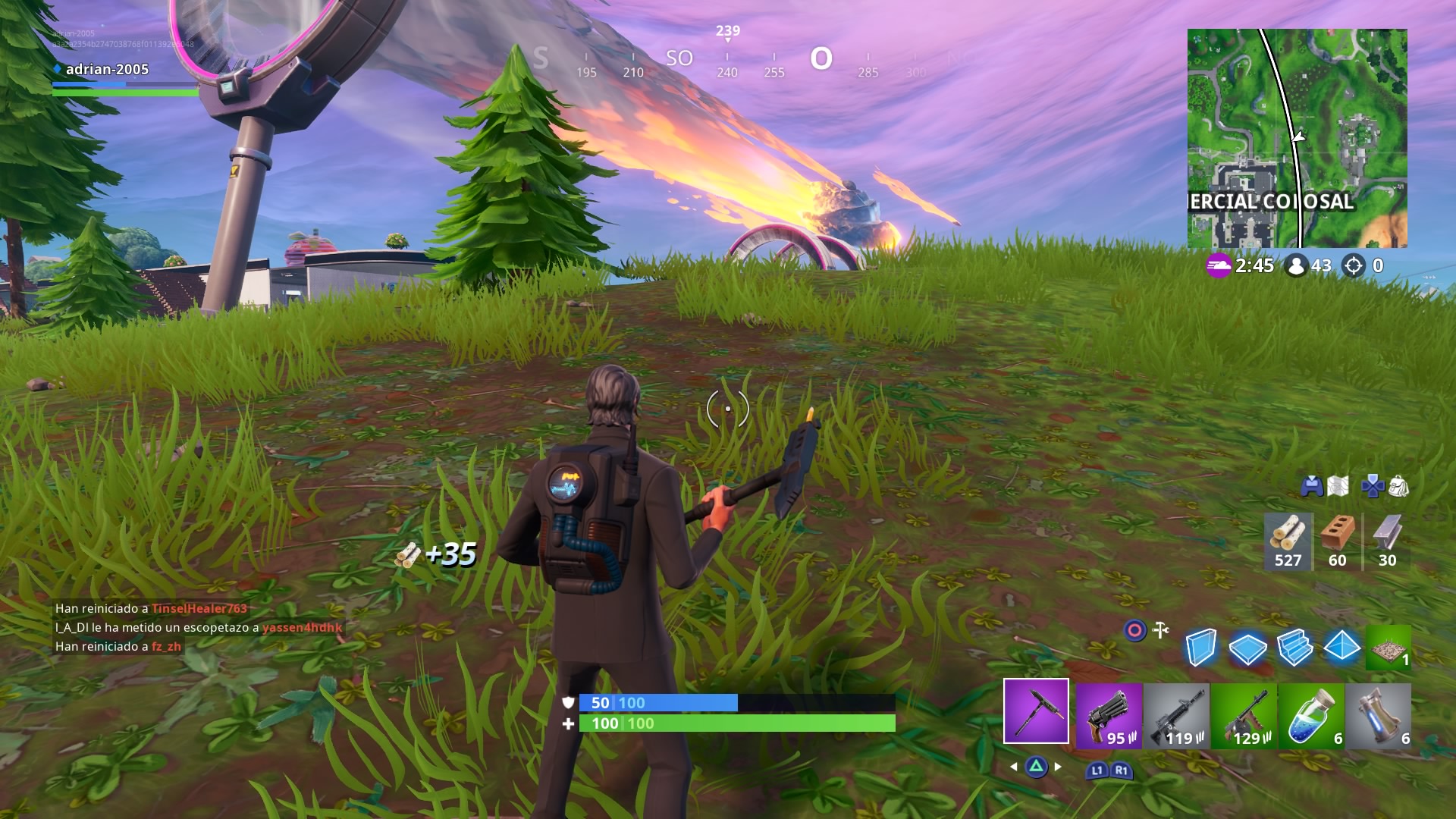Click the adrian-2005 squad nameplate
Screen dimensions: 1456x819
[x=107, y=70]
